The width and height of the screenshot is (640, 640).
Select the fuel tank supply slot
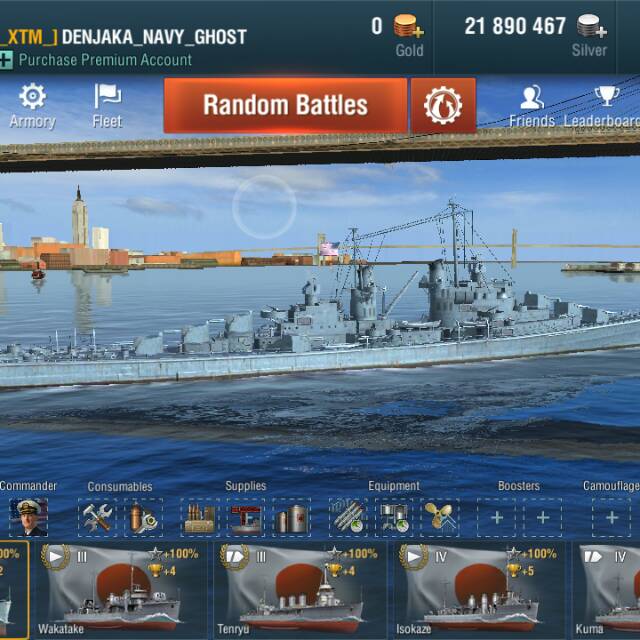(x=292, y=517)
